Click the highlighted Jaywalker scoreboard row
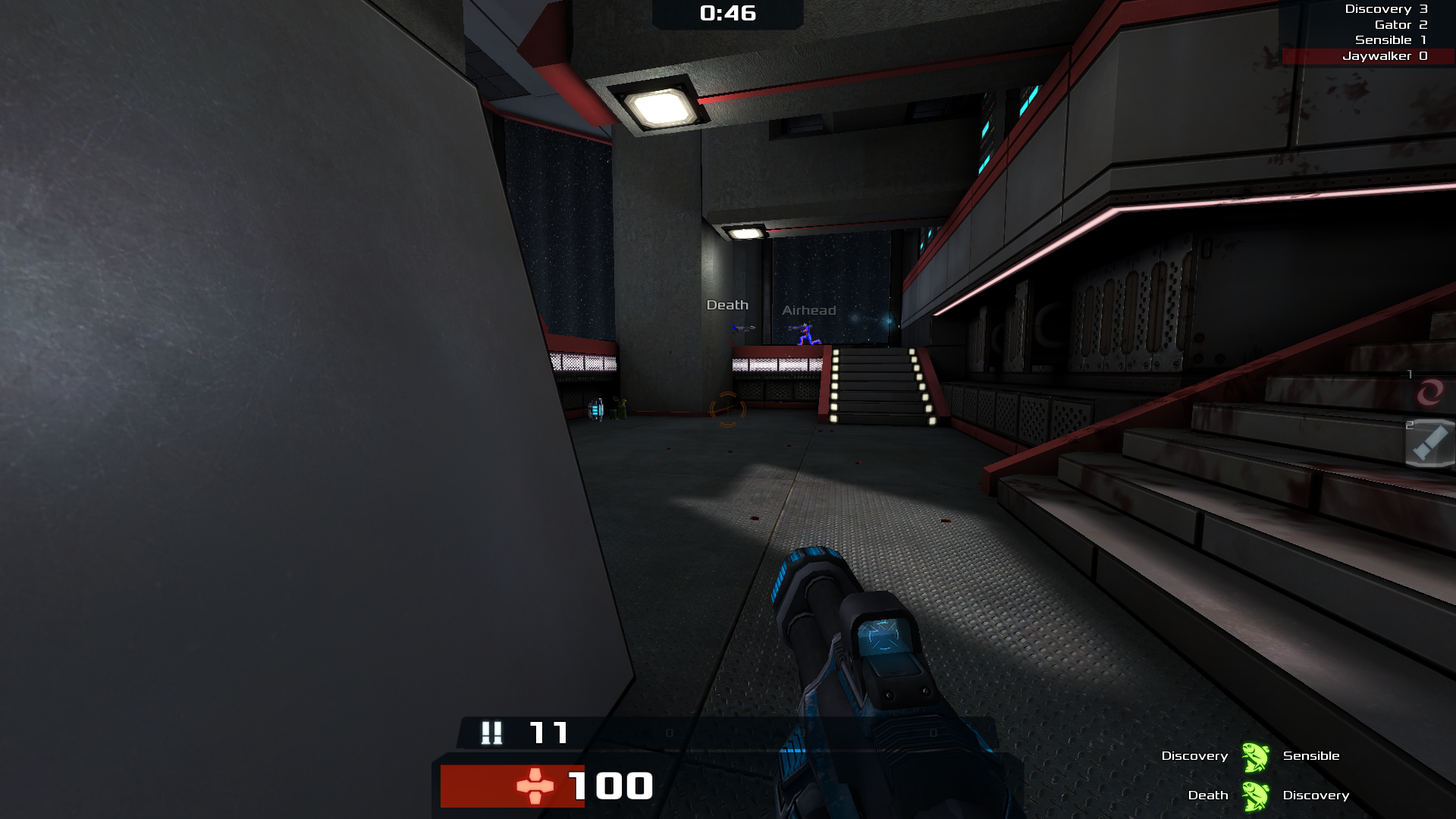 click(x=1369, y=56)
